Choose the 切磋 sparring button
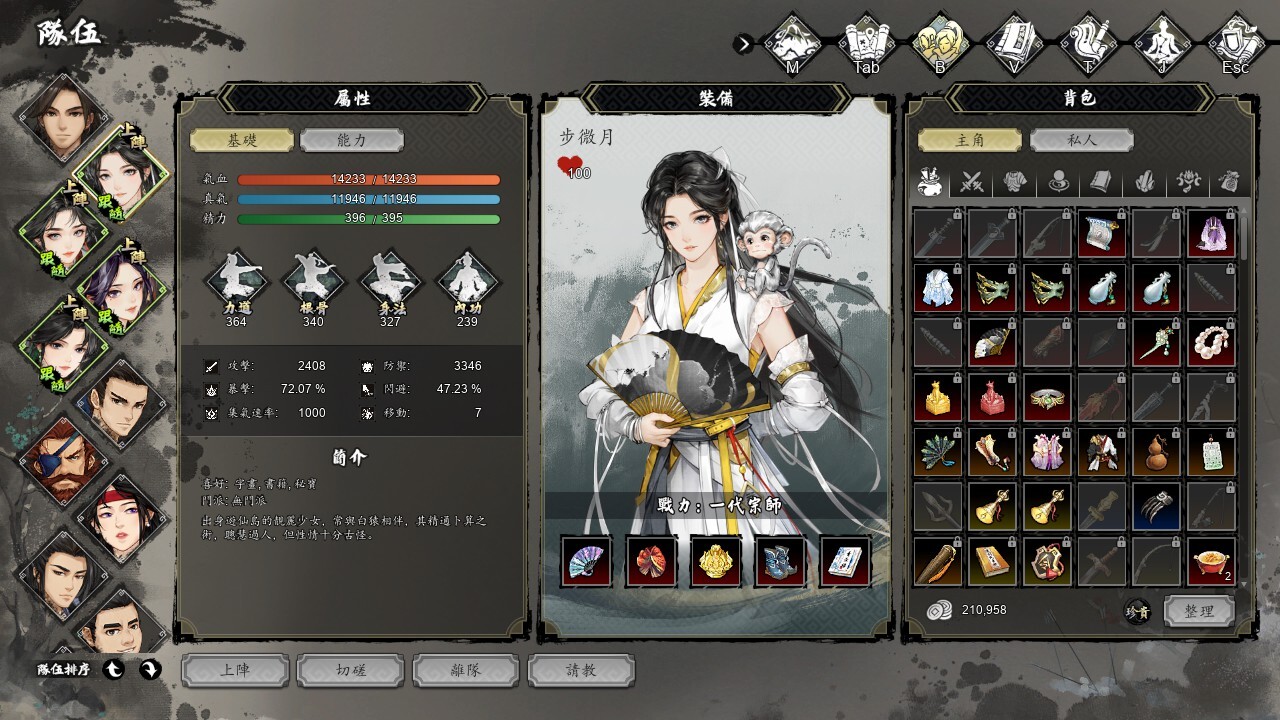 (351, 670)
